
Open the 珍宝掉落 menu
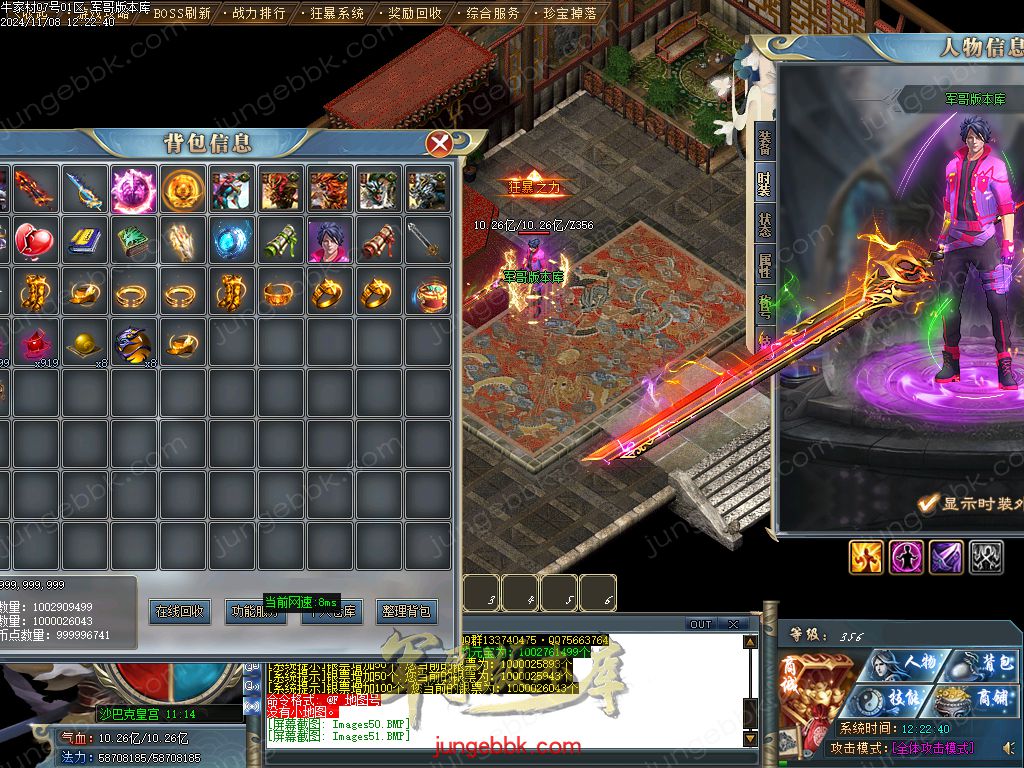tap(570, 14)
